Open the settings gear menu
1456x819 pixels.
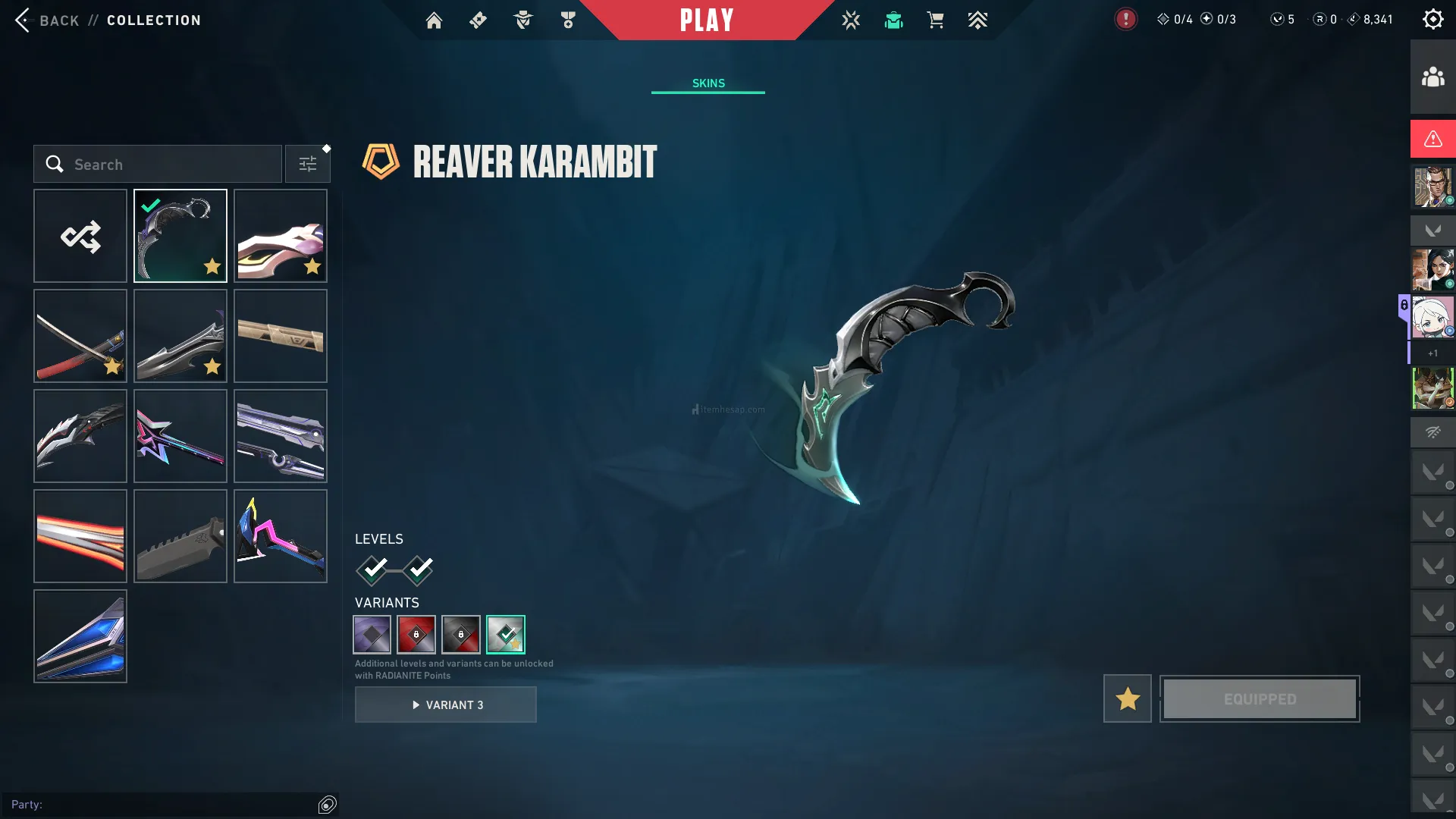pyautogui.click(x=1432, y=20)
